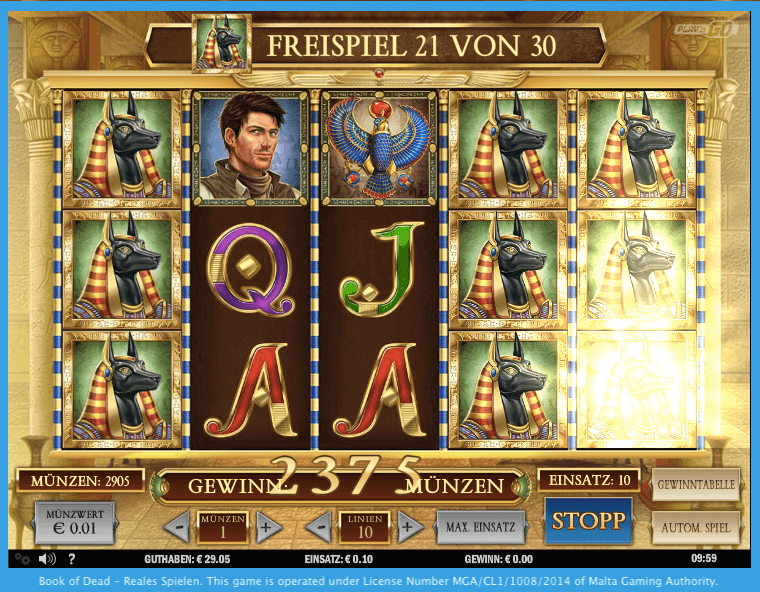
Task: Open the gear settings icon
Action: pyautogui.click(x=22, y=559)
